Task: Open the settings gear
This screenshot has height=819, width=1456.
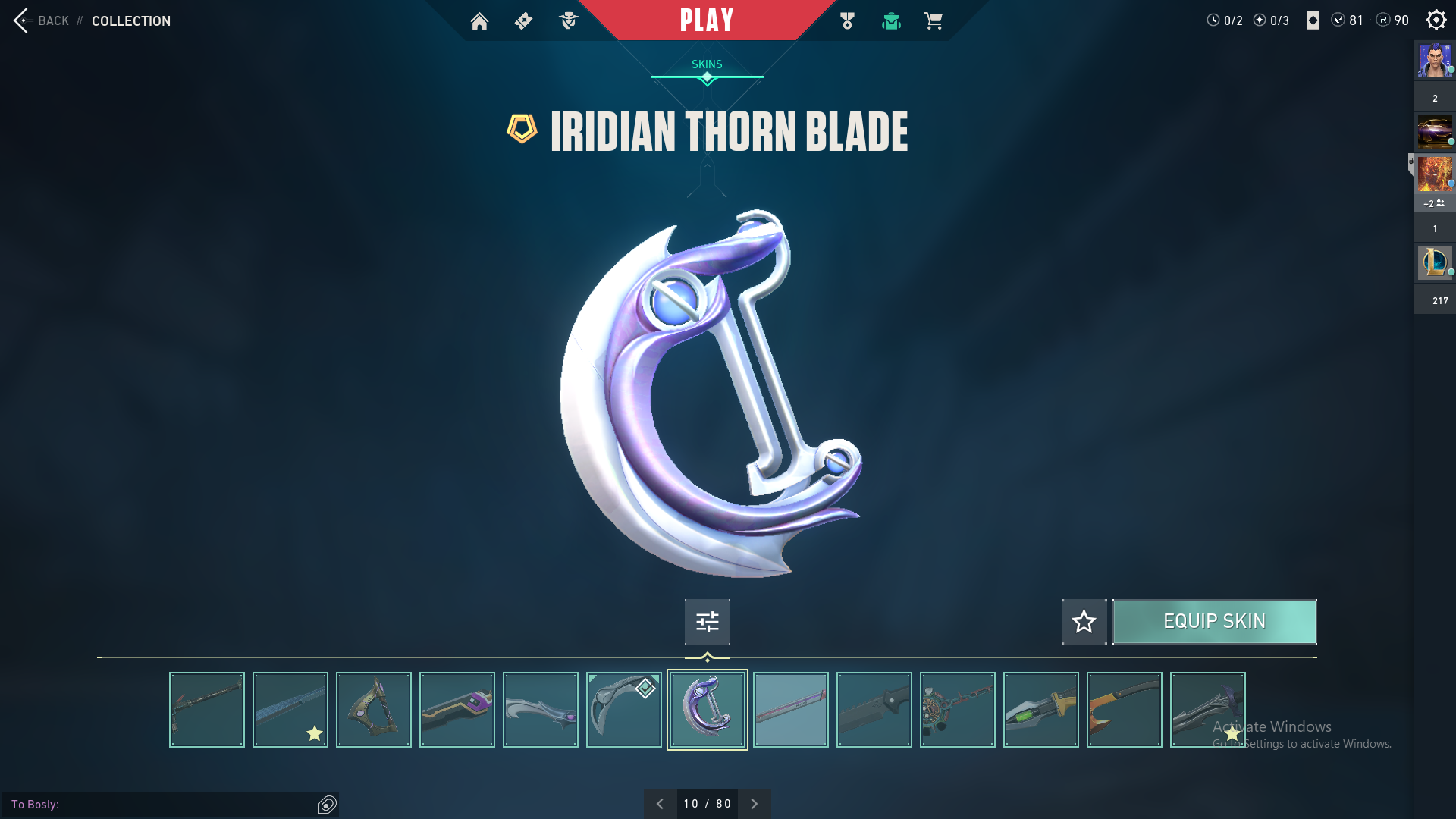Action: [1436, 20]
